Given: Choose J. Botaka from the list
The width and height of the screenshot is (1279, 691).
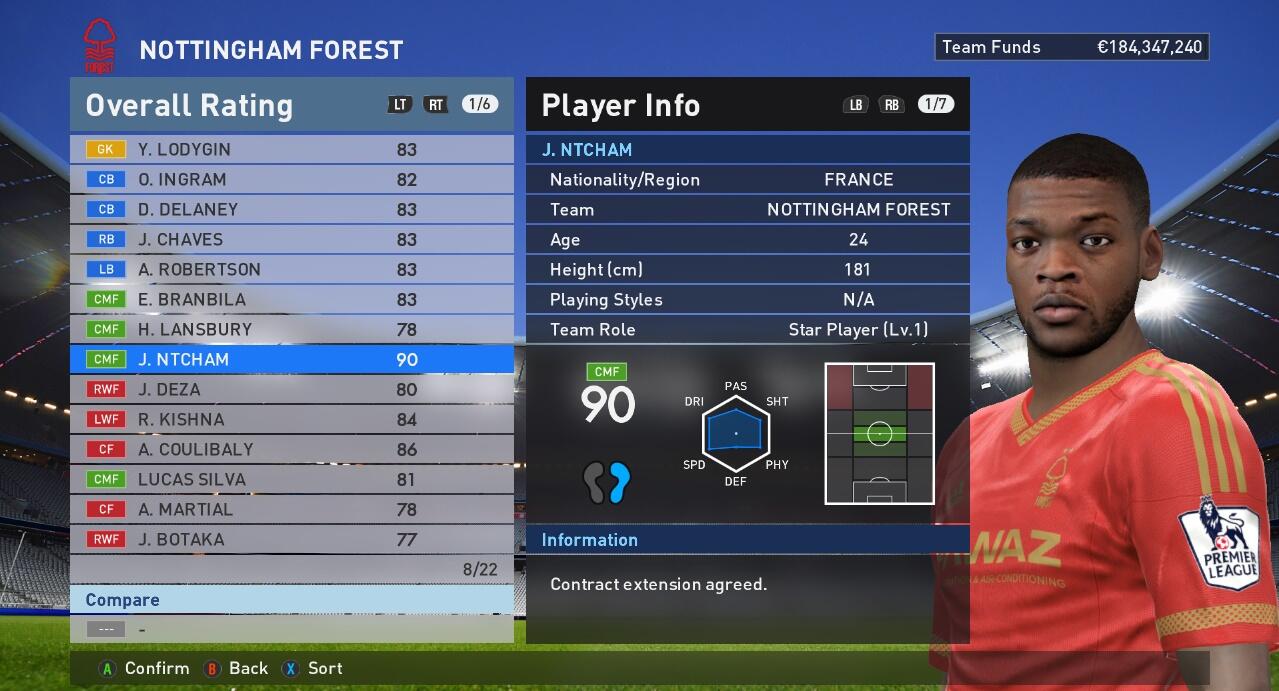Looking at the screenshot, I should click(x=290, y=539).
